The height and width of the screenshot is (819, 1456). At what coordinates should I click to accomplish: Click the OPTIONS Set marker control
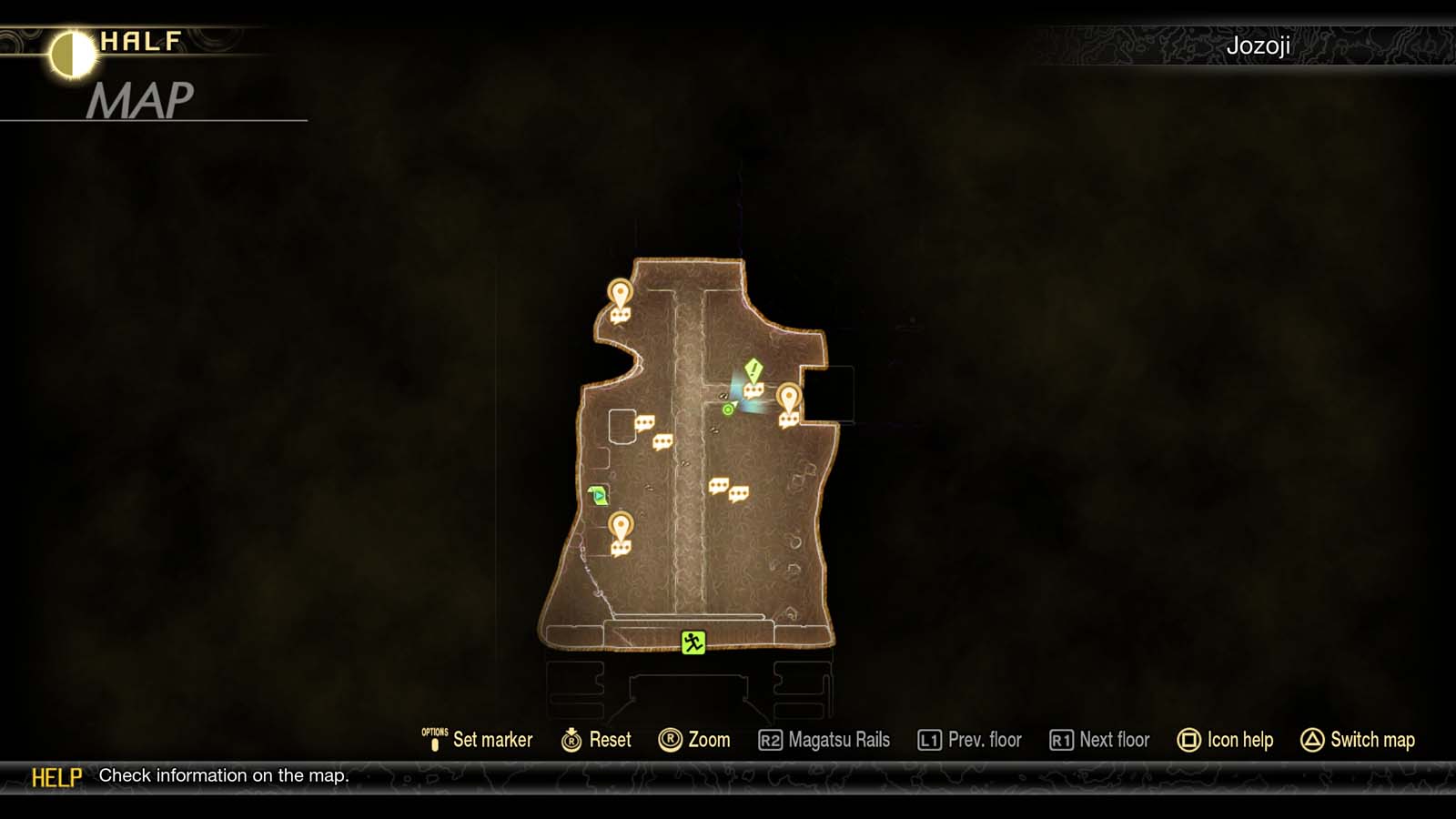(x=482, y=740)
